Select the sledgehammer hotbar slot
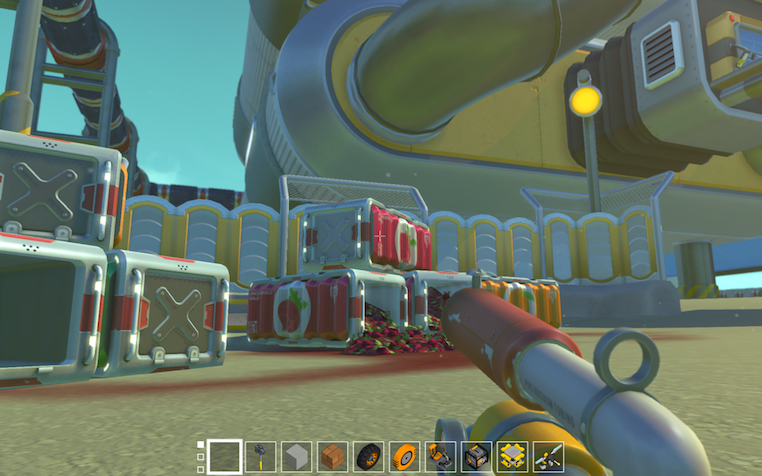 tap(261, 457)
